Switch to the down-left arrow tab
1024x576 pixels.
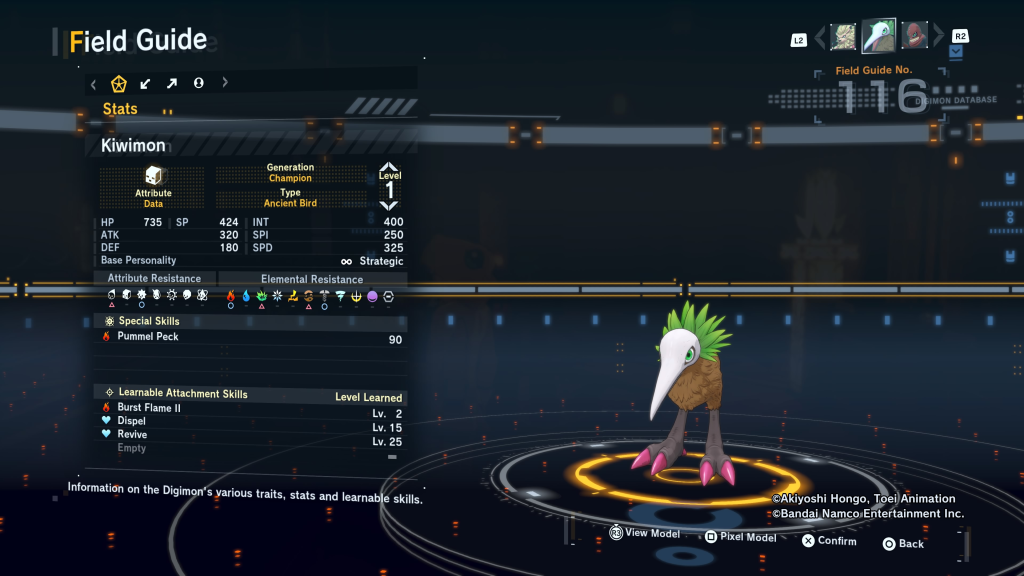[146, 83]
